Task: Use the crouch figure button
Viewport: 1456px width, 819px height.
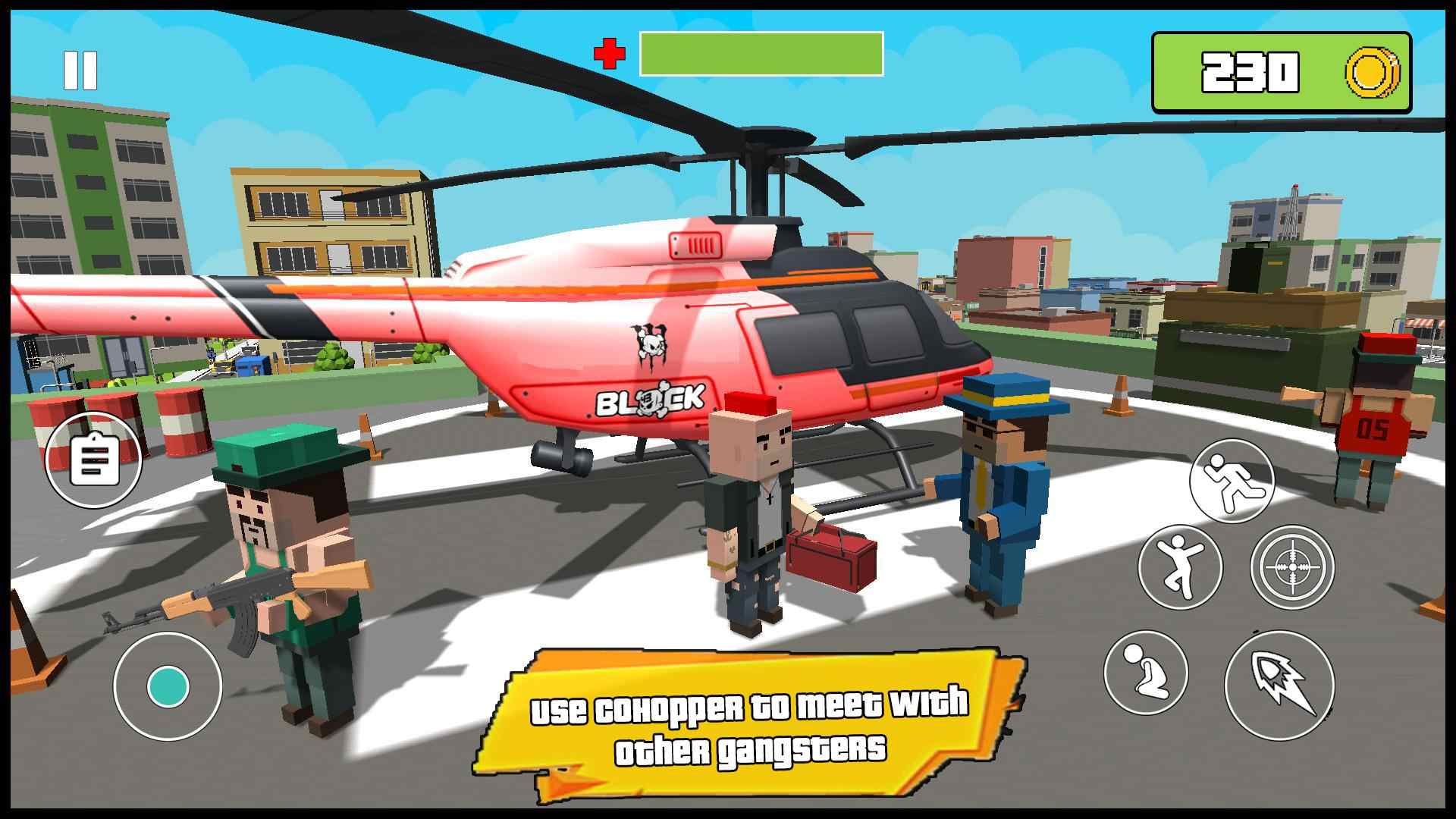Action: tap(1145, 673)
